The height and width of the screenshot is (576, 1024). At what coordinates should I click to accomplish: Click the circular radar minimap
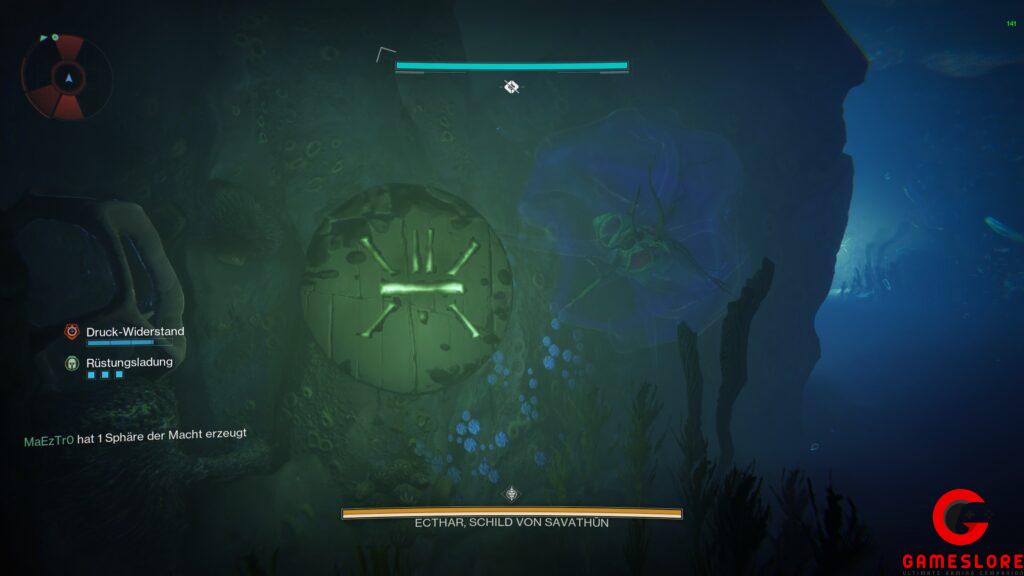67,77
